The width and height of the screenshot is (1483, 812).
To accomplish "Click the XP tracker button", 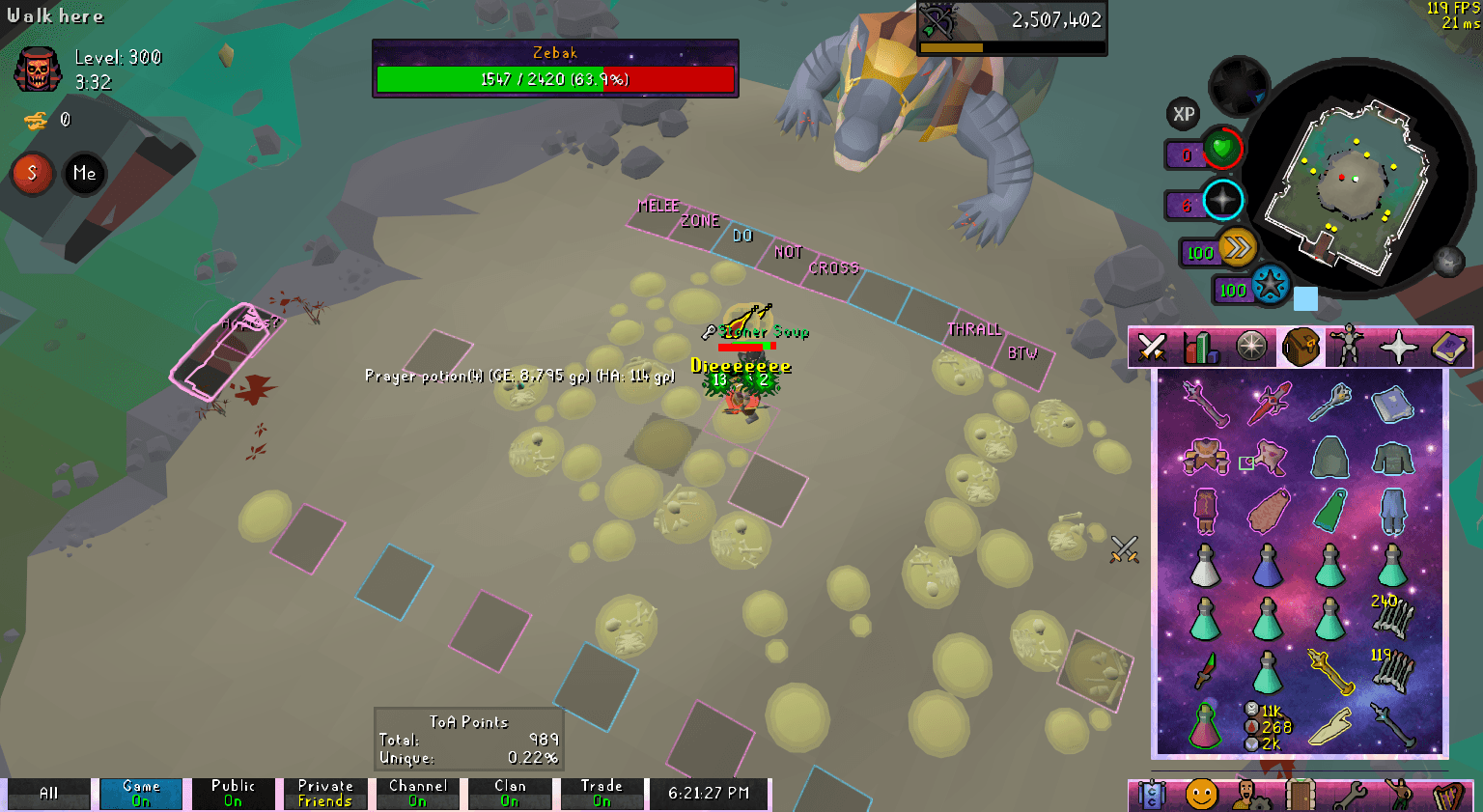I will click(1184, 114).
